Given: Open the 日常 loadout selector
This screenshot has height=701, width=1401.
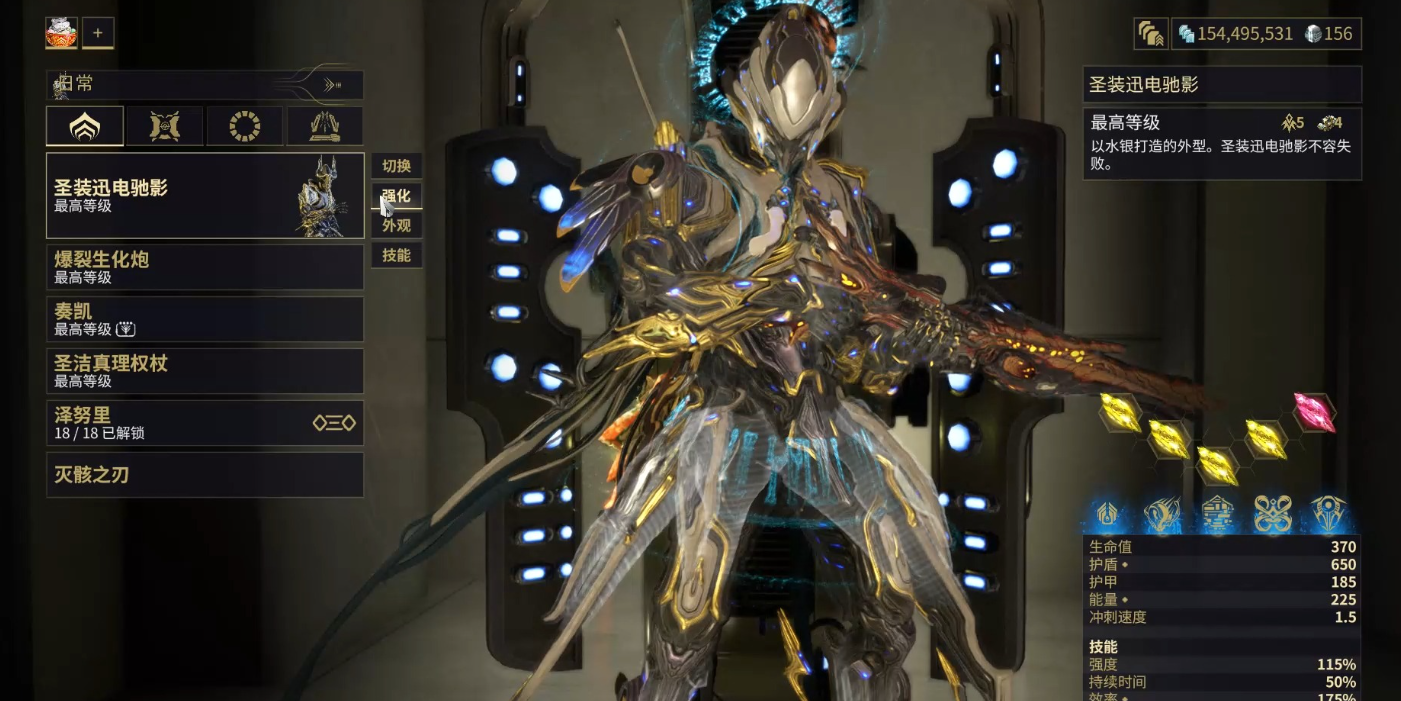Looking at the screenshot, I should tap(205, 85).
